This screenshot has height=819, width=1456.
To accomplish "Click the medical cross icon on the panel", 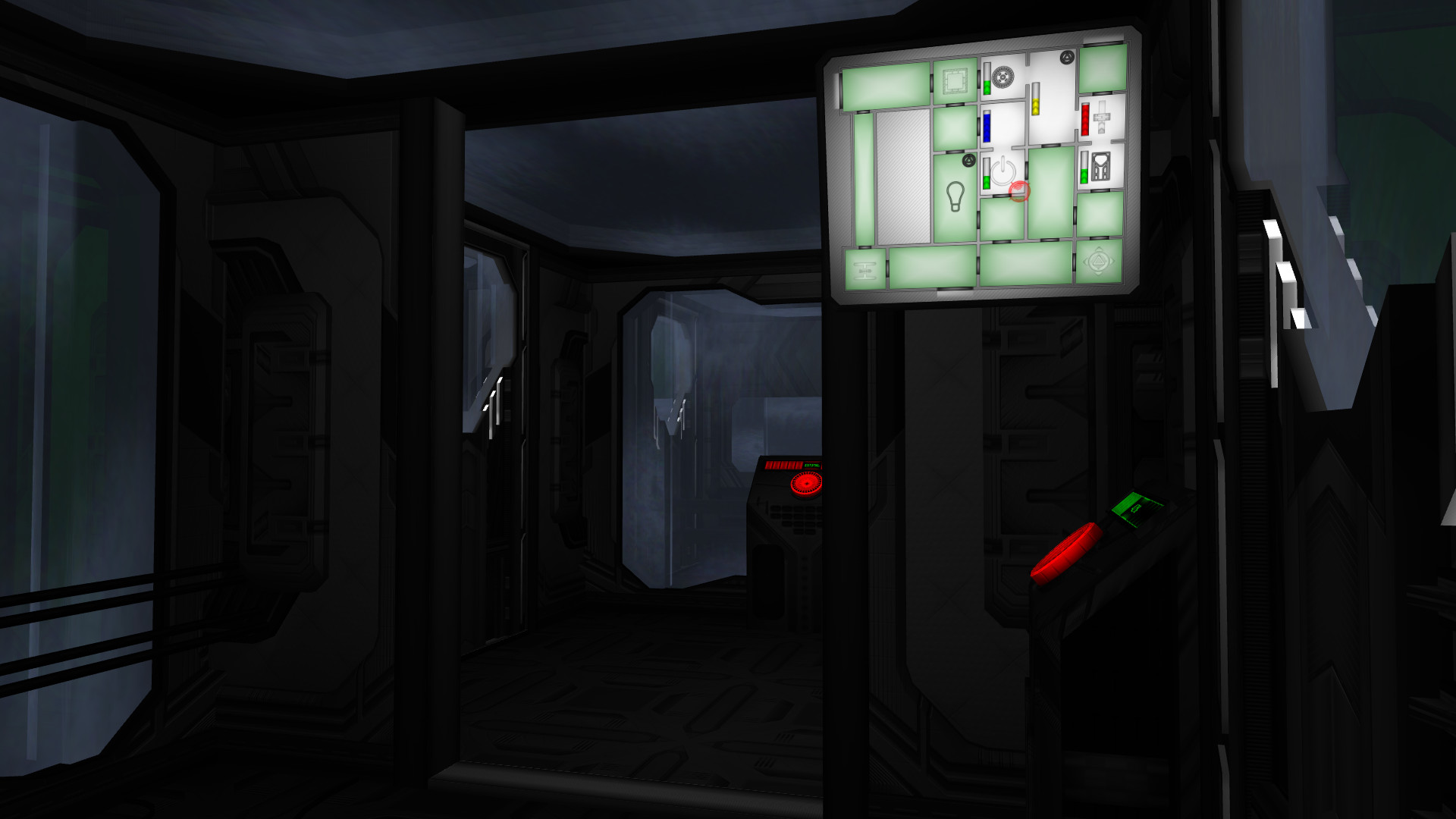I will (x=1102, y=118).
